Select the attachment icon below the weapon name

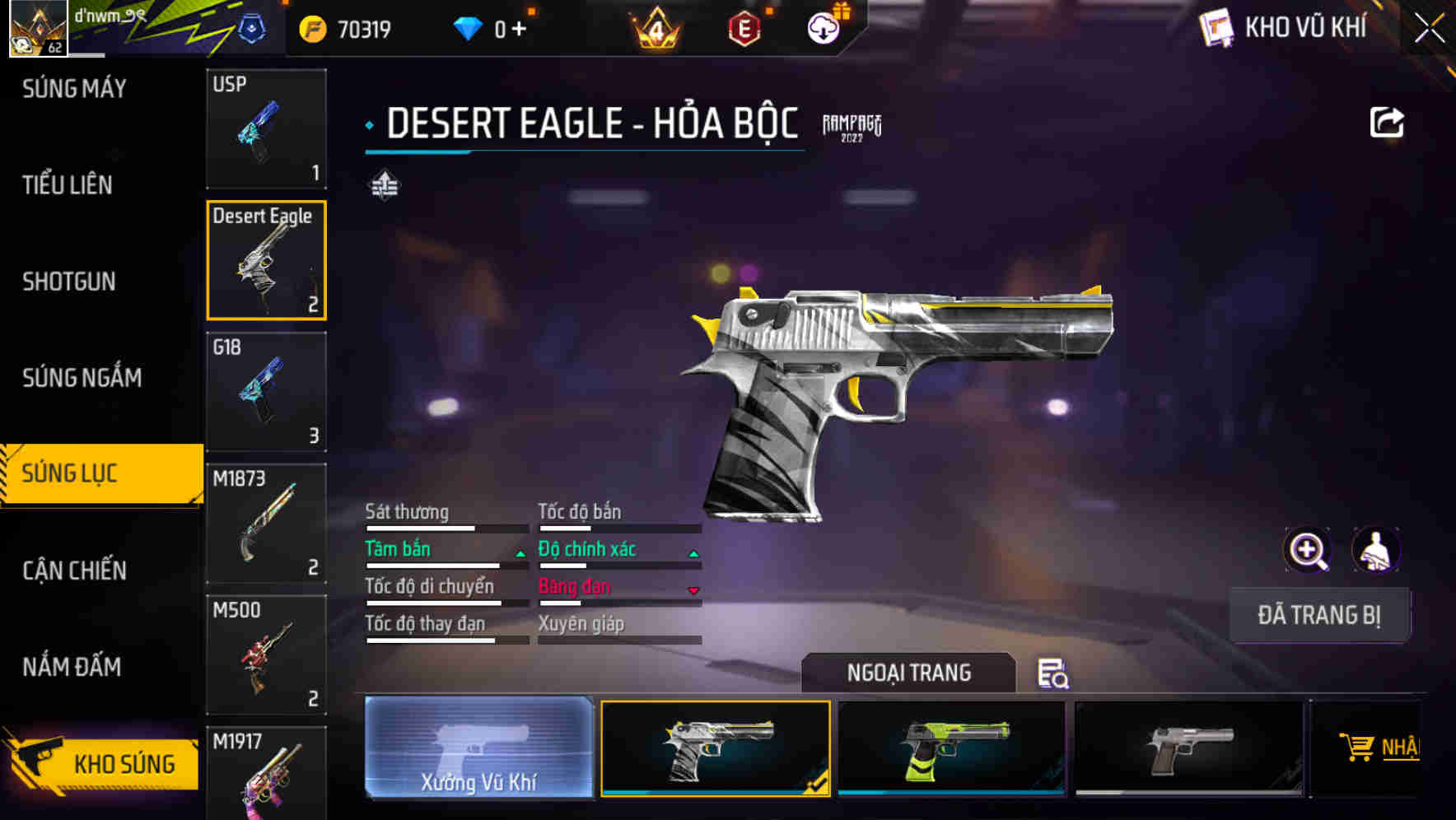(385, 186)
